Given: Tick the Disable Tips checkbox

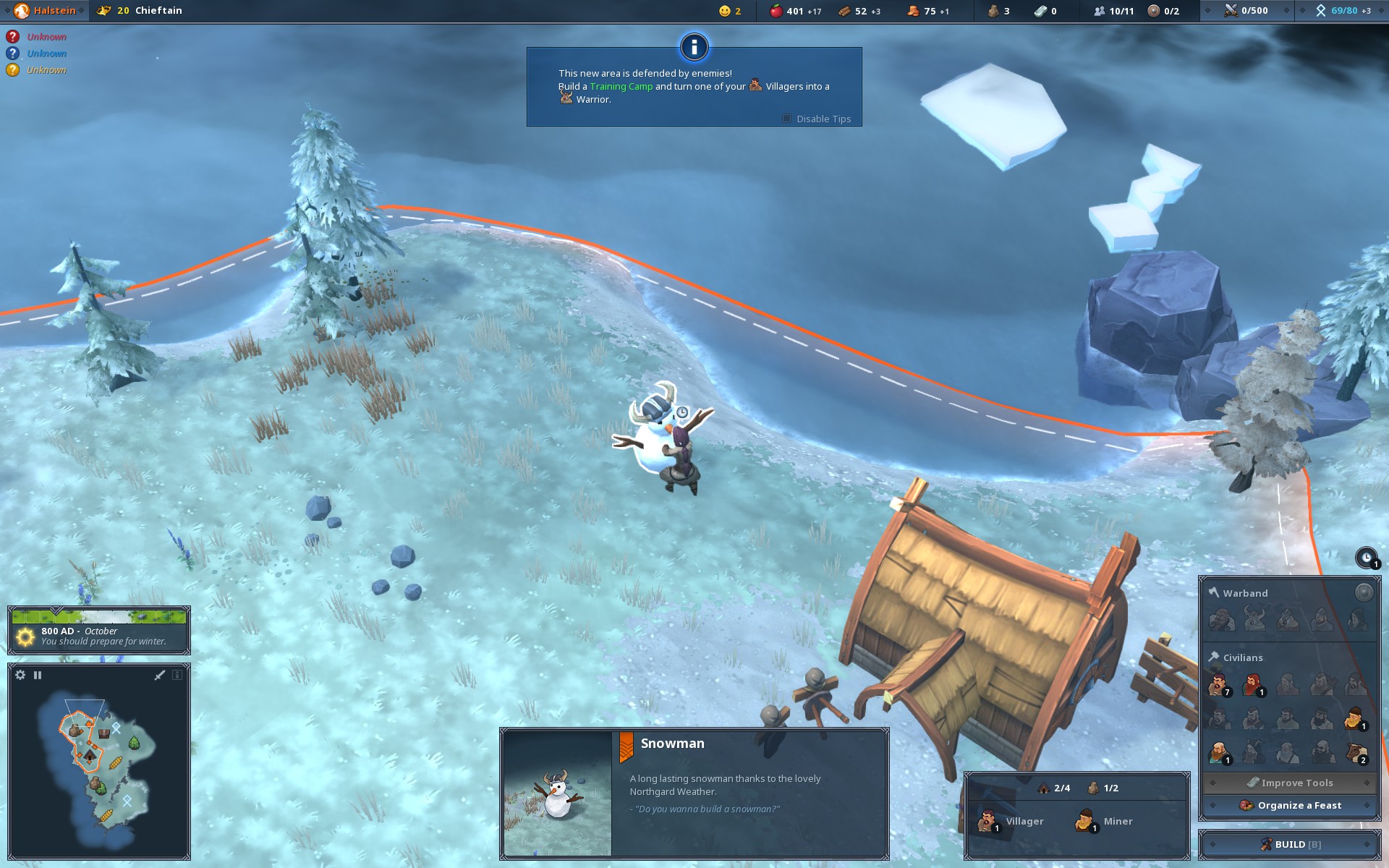Looking at the screenshot, I should pos(786,119).
